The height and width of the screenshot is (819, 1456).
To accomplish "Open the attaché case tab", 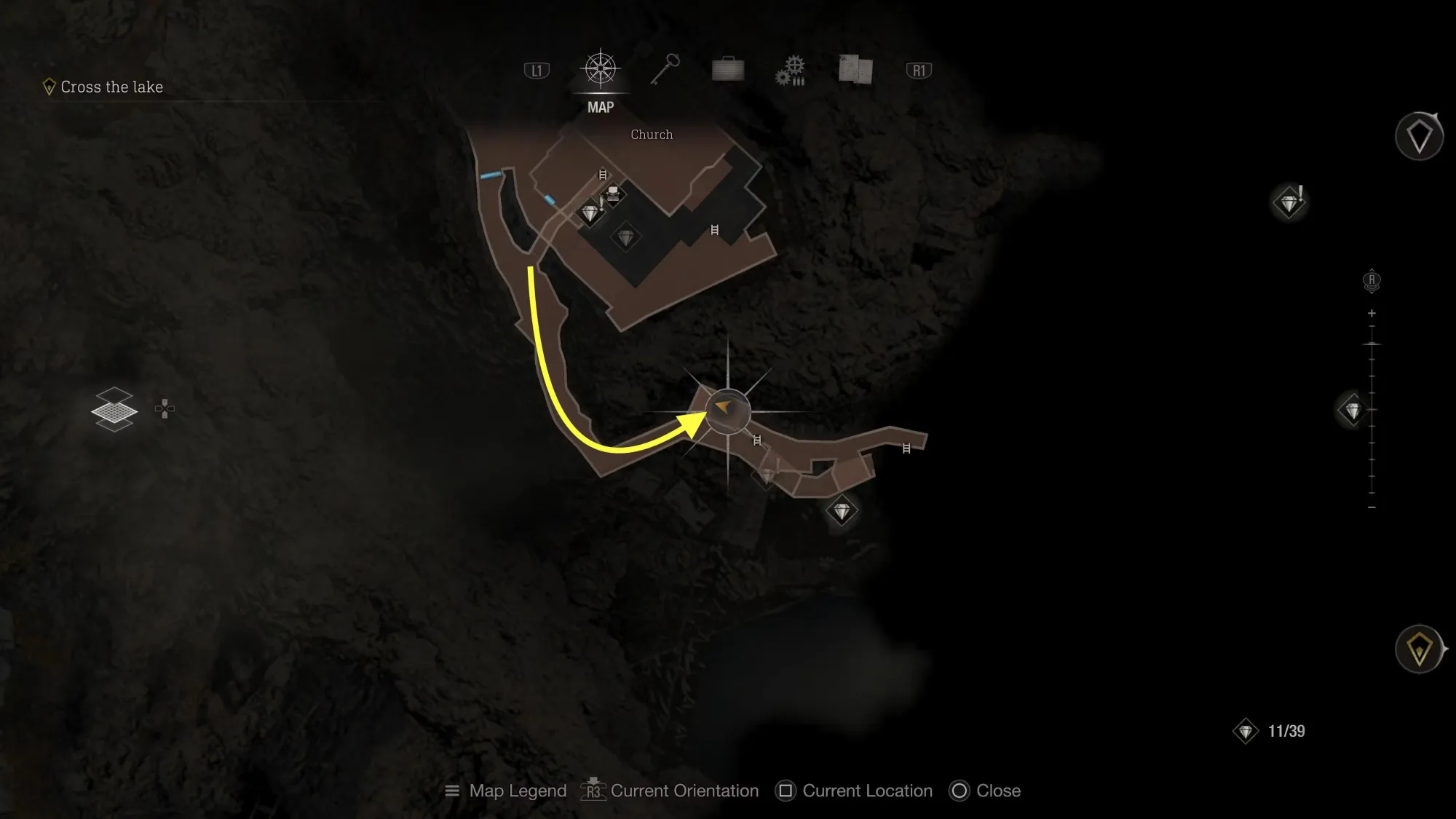I will (x=728, y=70).
